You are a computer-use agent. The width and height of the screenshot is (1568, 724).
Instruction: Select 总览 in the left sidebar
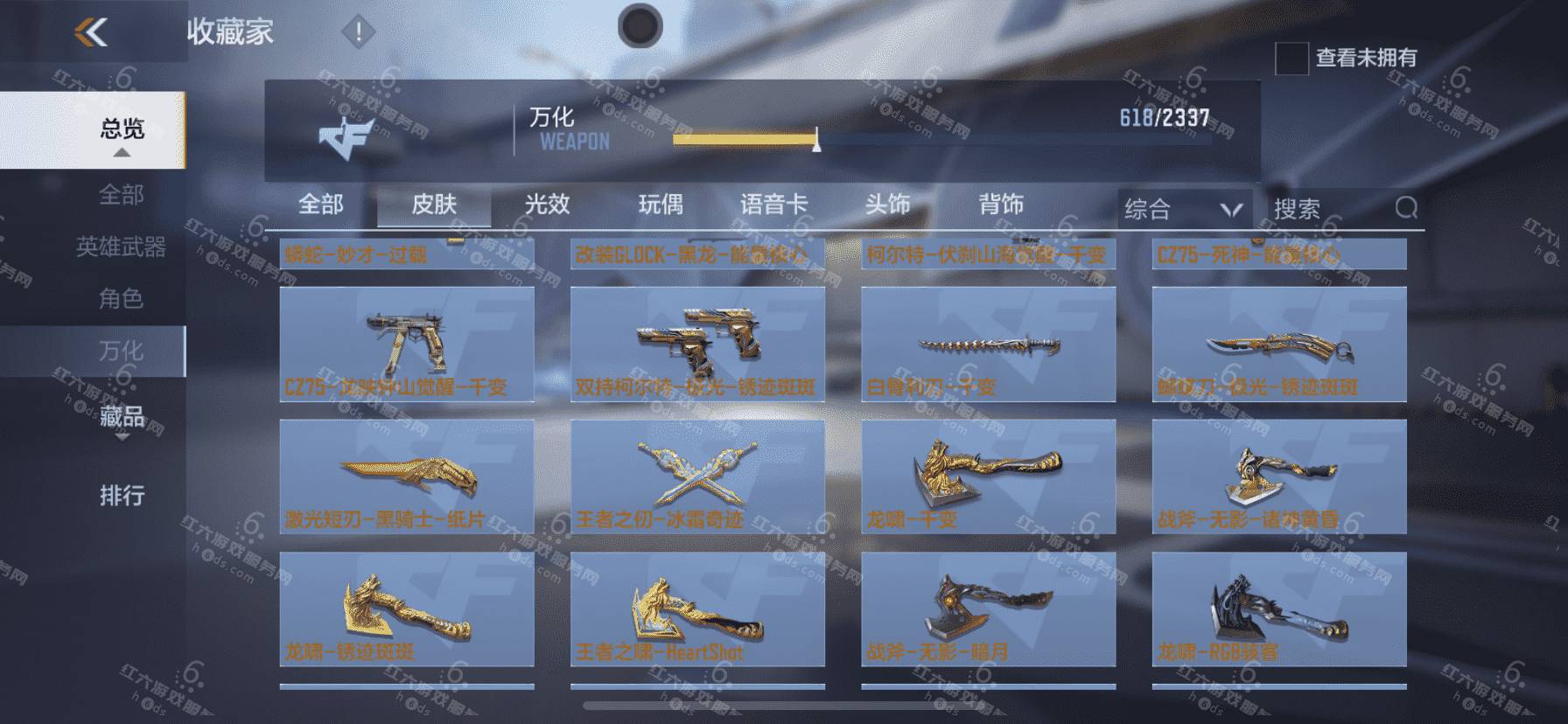122,129
